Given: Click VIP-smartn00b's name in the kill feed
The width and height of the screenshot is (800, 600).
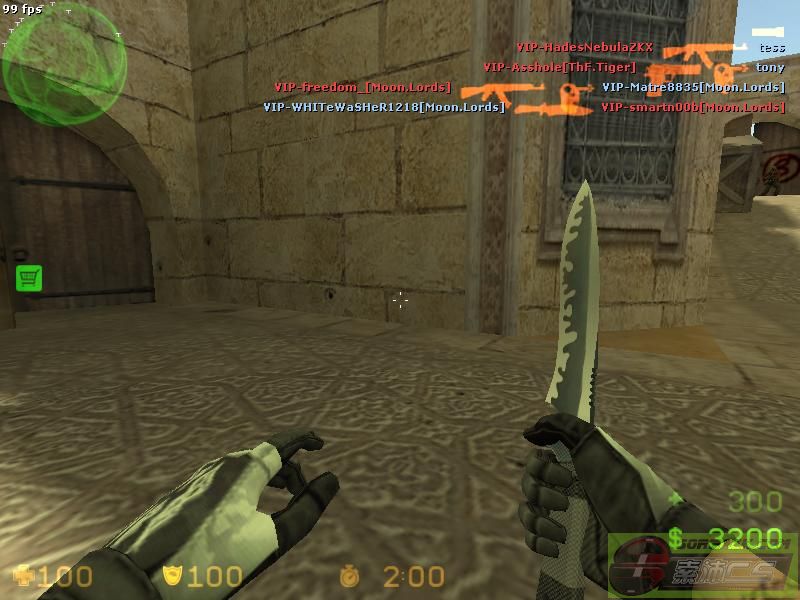Looking at the screenshot, I should click(692, 107).
